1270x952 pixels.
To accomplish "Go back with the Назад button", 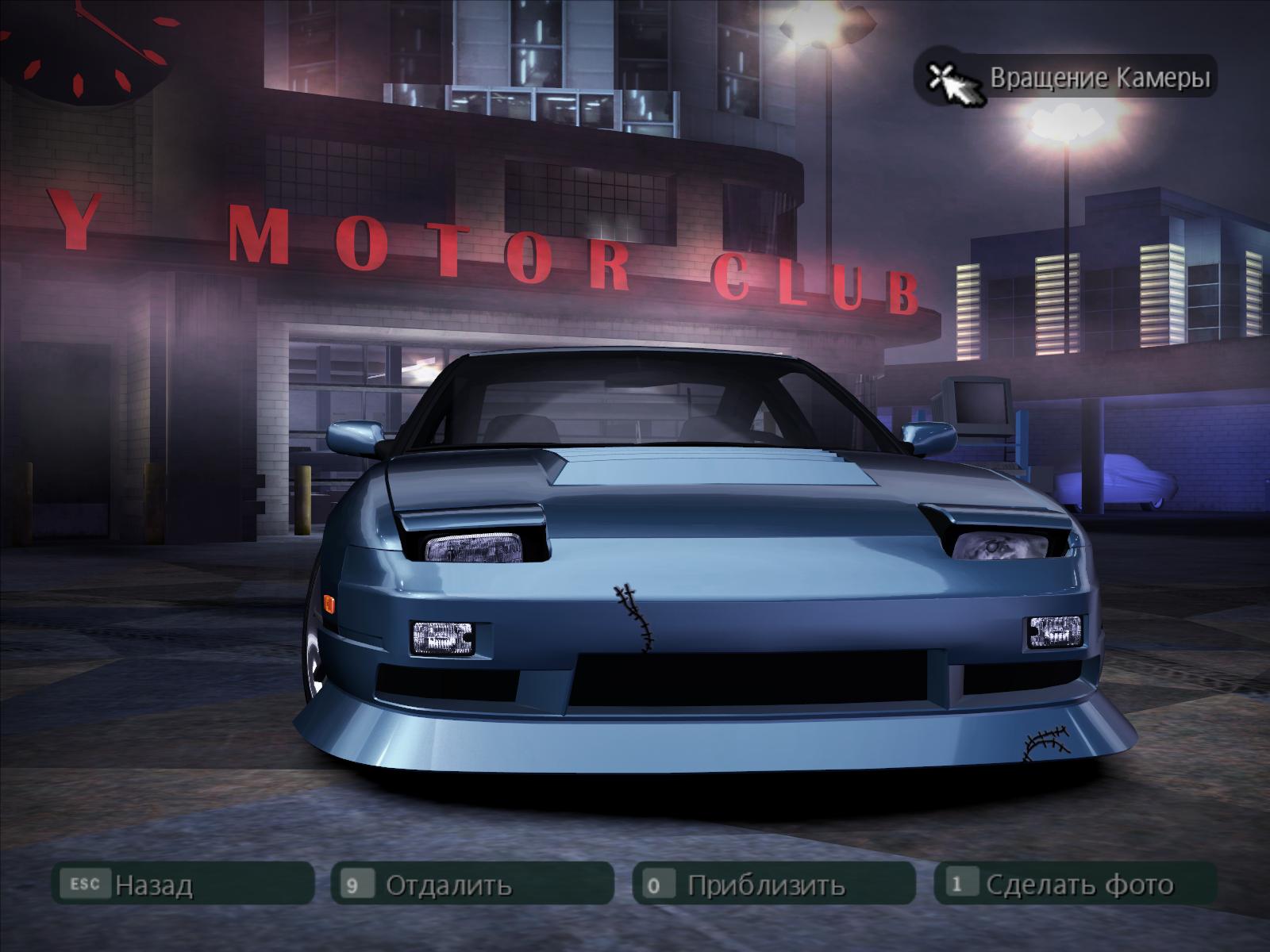I will pyautogui.click(x=183, y=884).
